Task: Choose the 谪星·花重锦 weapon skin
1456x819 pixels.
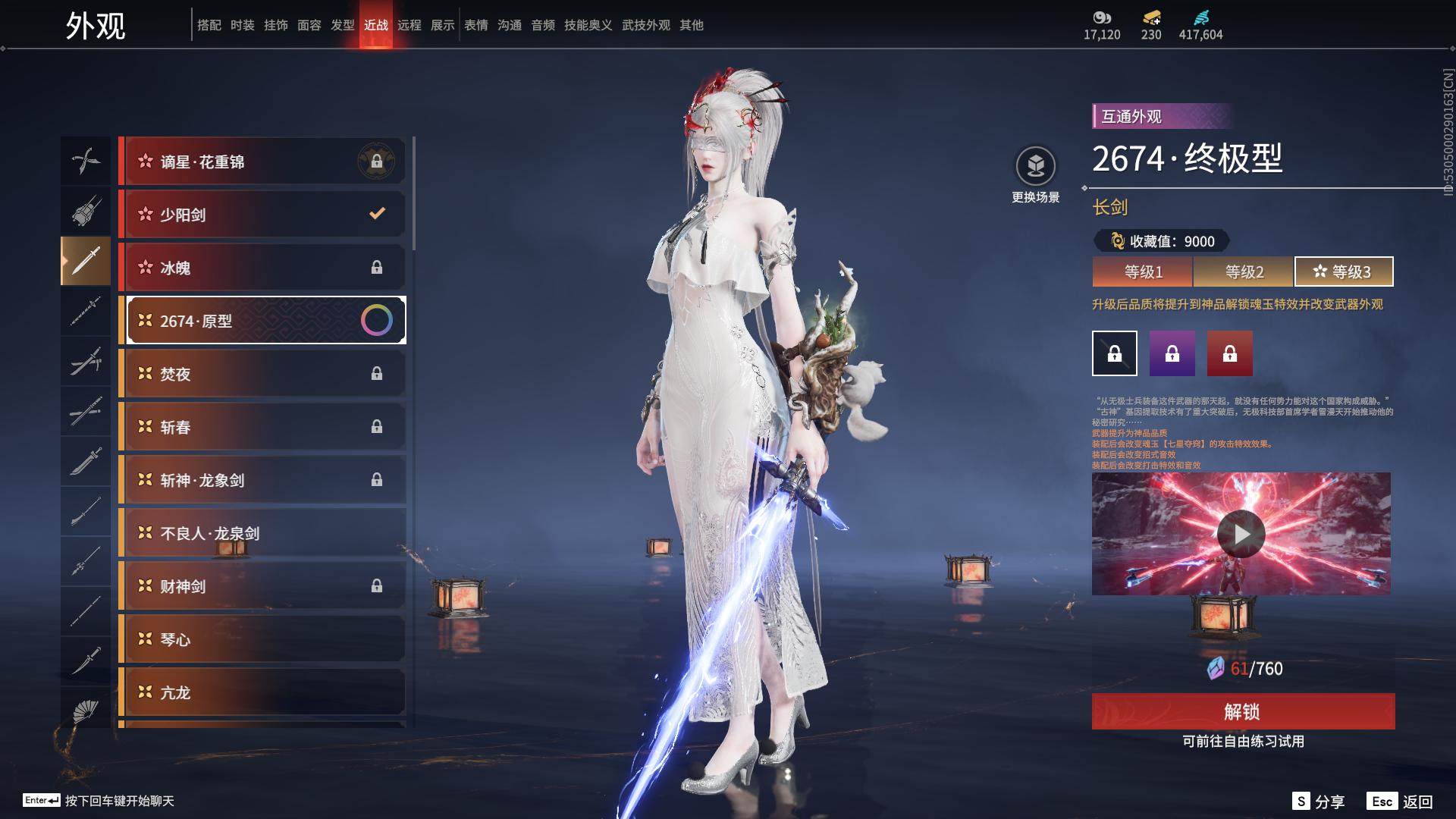Action: [x=262, y=162]
